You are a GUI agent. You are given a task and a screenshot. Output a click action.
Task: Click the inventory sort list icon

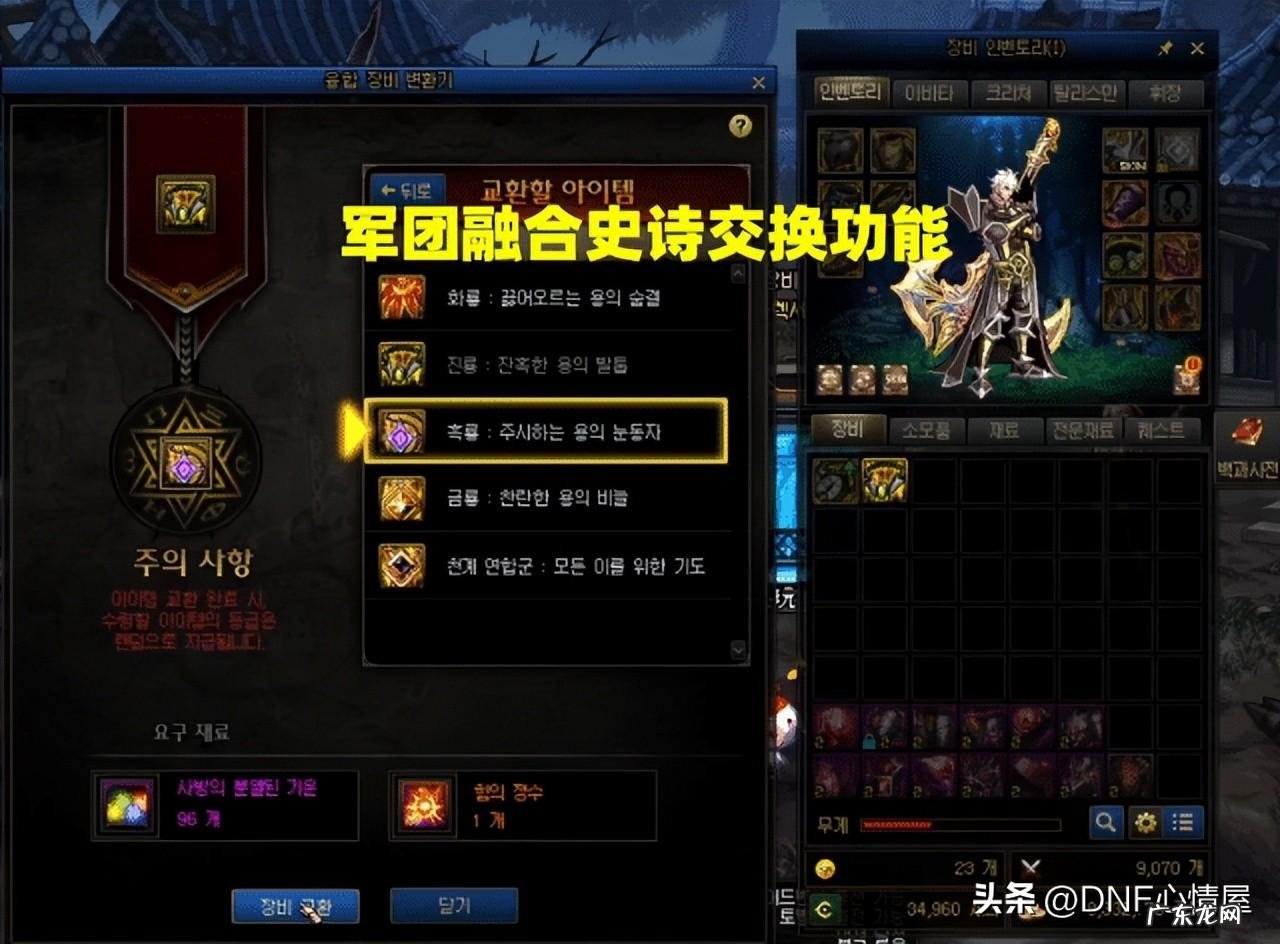click(x=1182, y=820)
